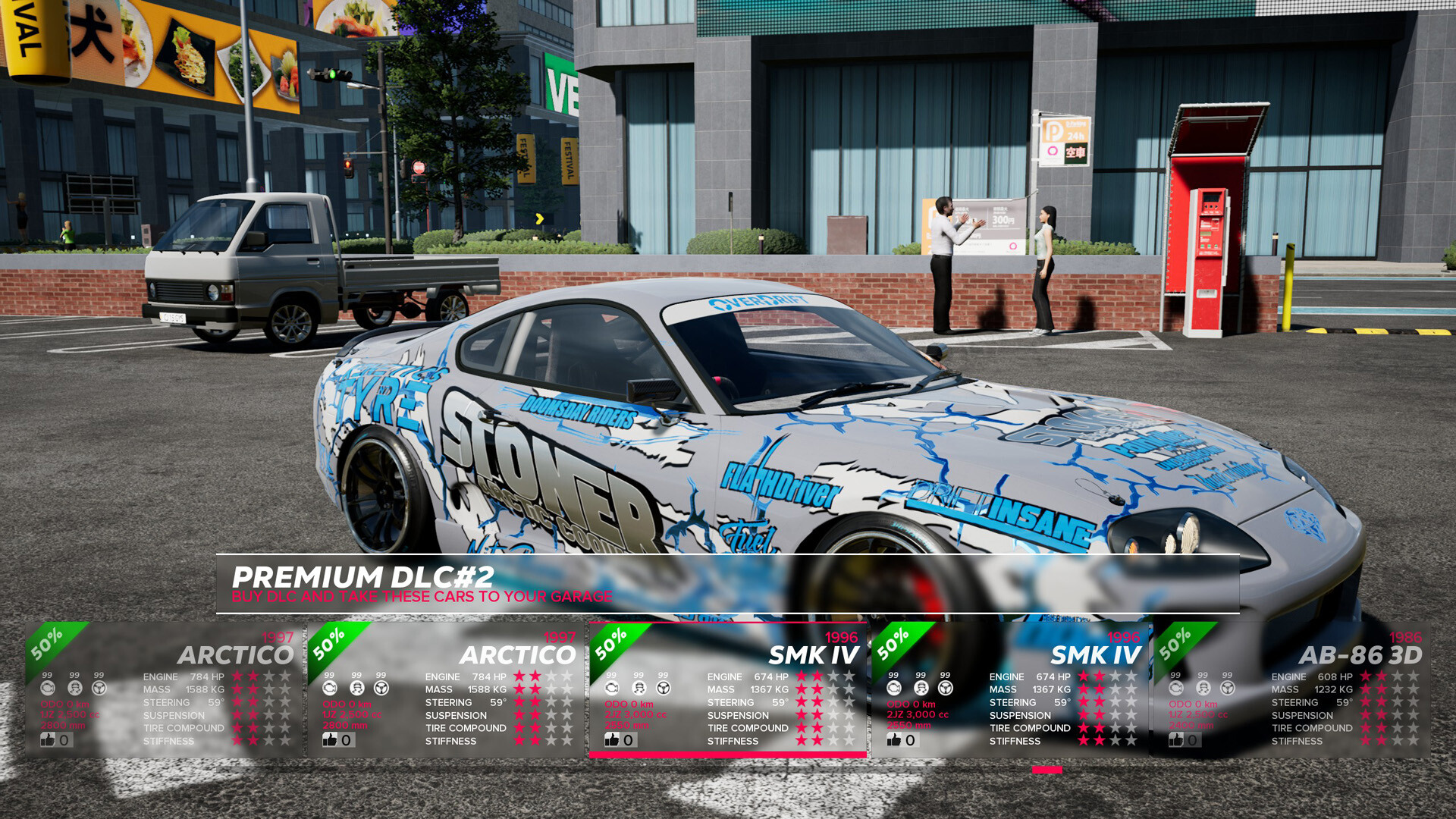Select the driver helmet icon on the first ARCTICO card
The width and height of the screenshot is (1456, 819).
coord(75,688)
